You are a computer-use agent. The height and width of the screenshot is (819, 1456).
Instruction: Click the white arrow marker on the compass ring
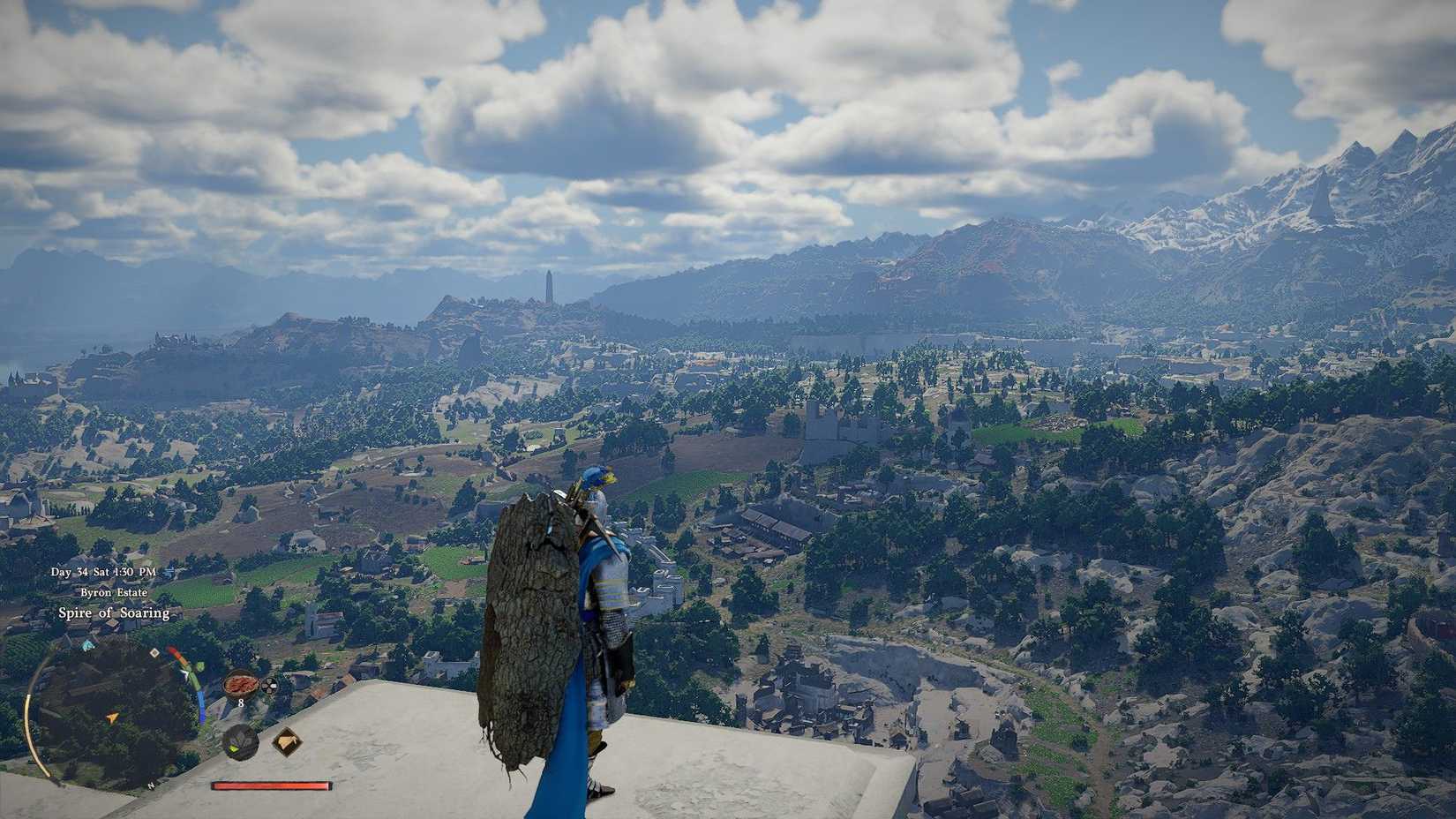(x=185, y=673)
